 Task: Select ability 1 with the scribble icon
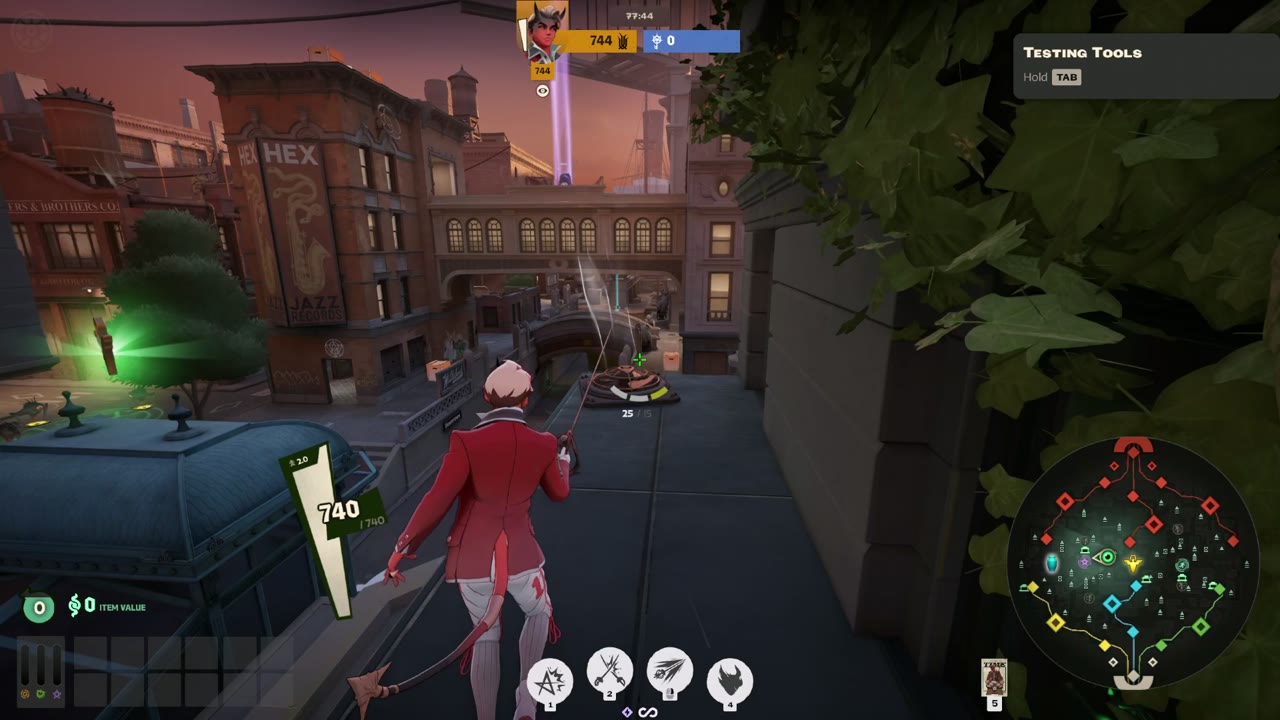click(x=548, y=679)
